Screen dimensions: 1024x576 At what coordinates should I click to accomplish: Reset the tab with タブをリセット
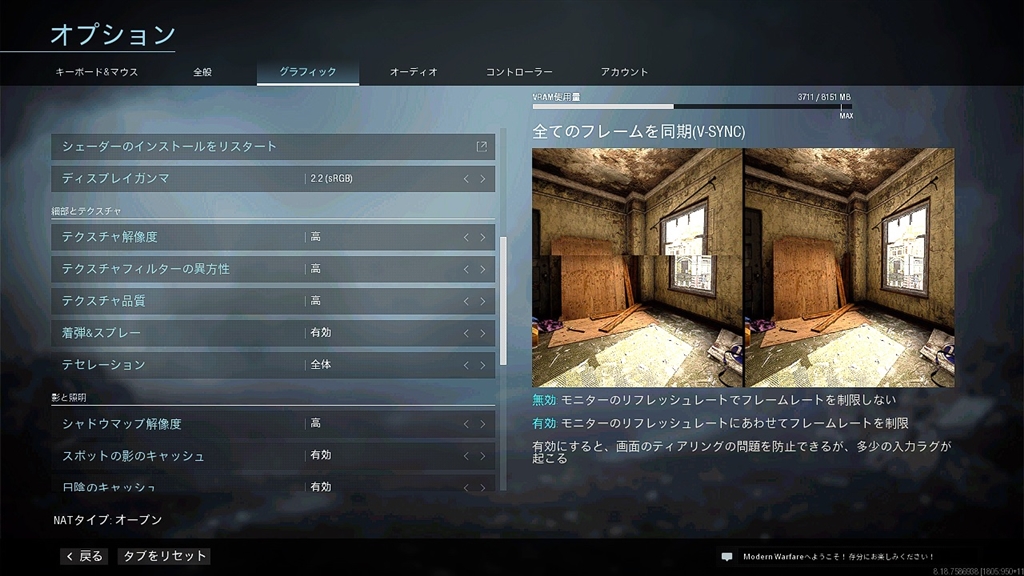(x=164, y=556)
